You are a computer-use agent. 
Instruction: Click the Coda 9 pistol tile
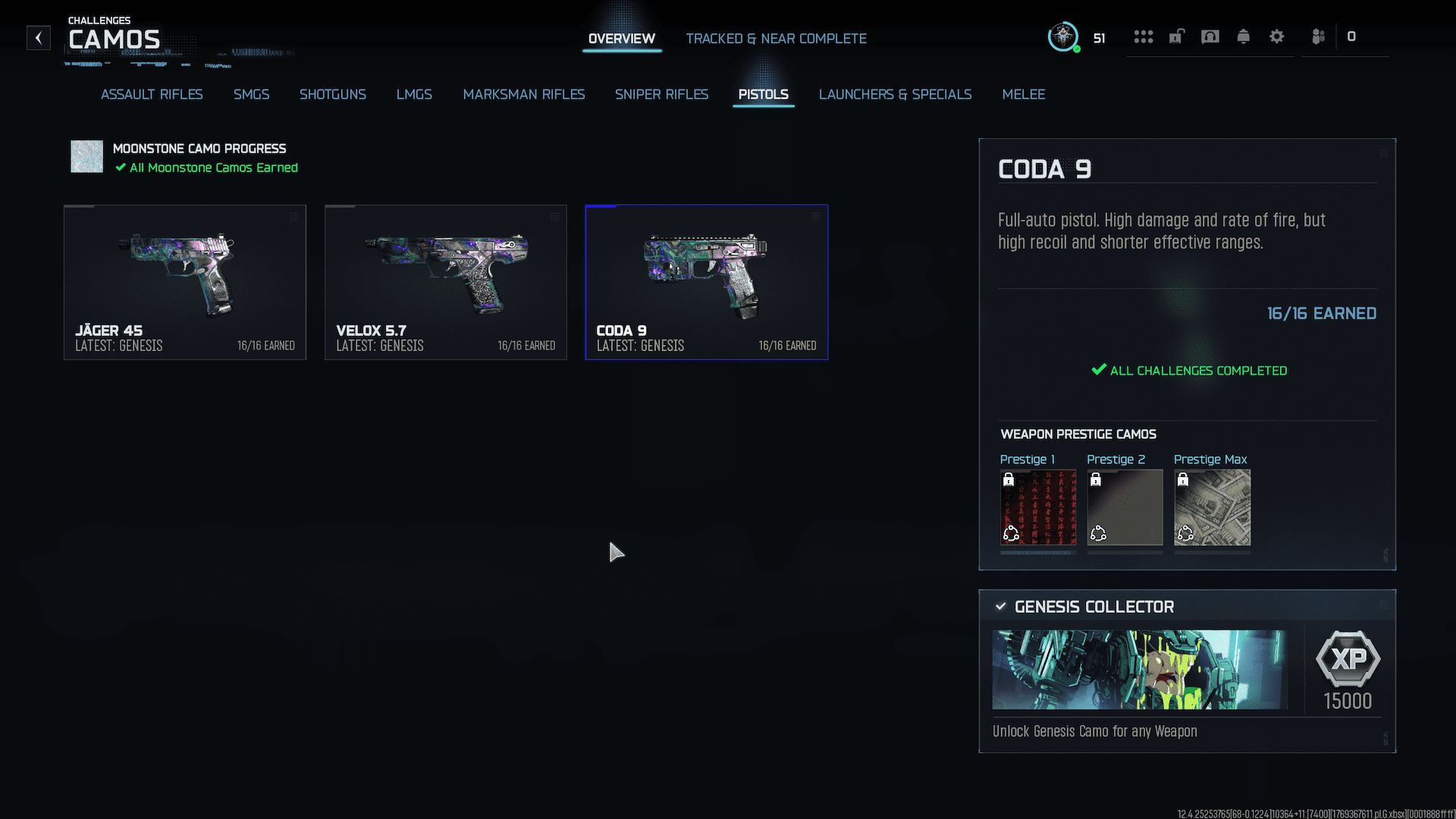(706, 282)
